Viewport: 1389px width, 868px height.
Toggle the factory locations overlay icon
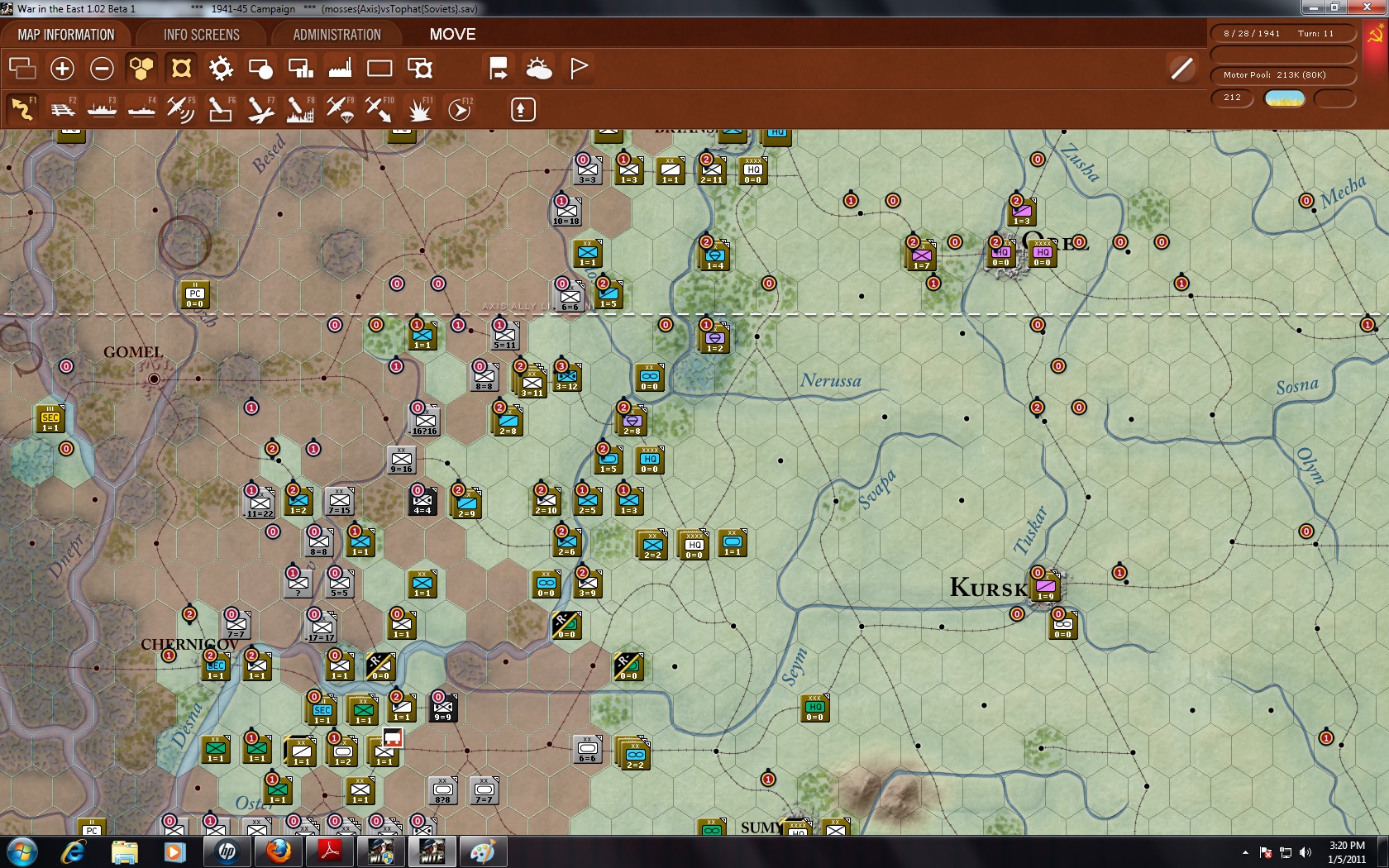coord(340,68)
